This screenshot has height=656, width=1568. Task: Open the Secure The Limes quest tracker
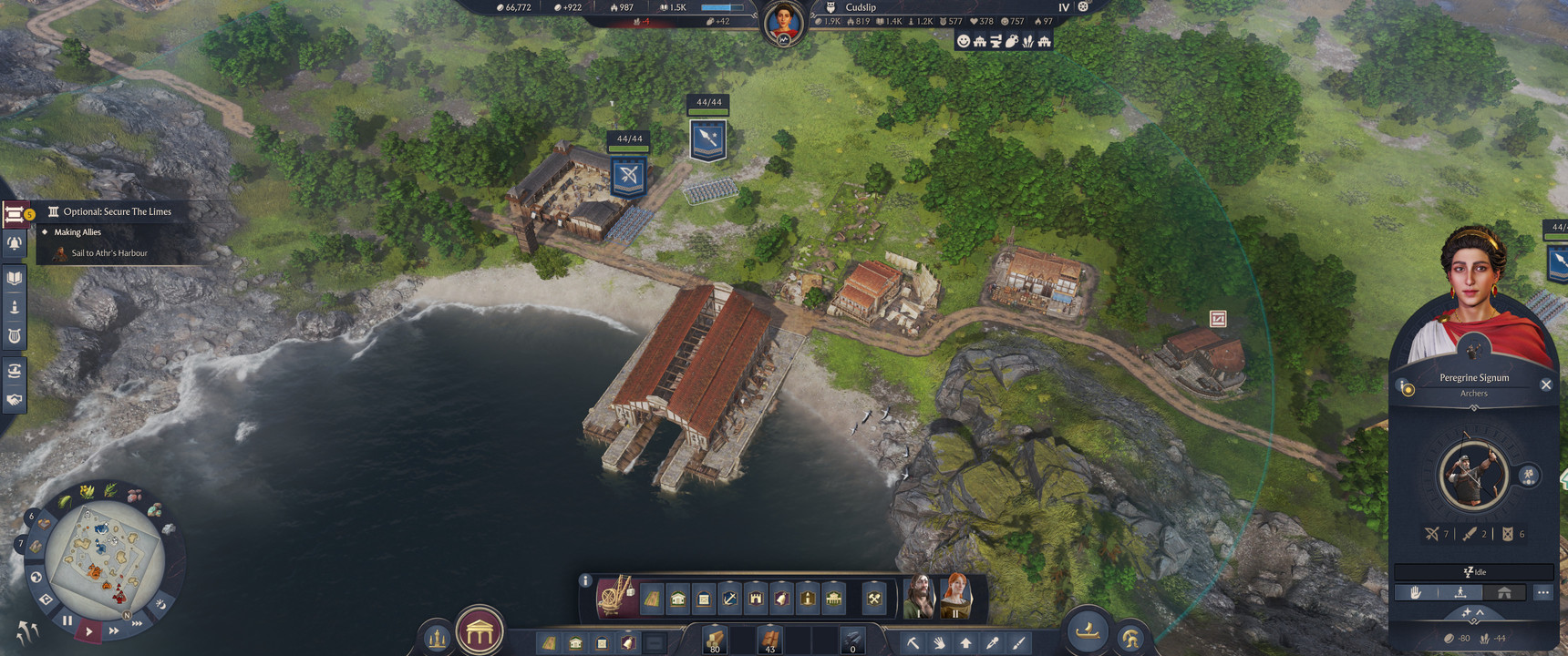[117, 211]
